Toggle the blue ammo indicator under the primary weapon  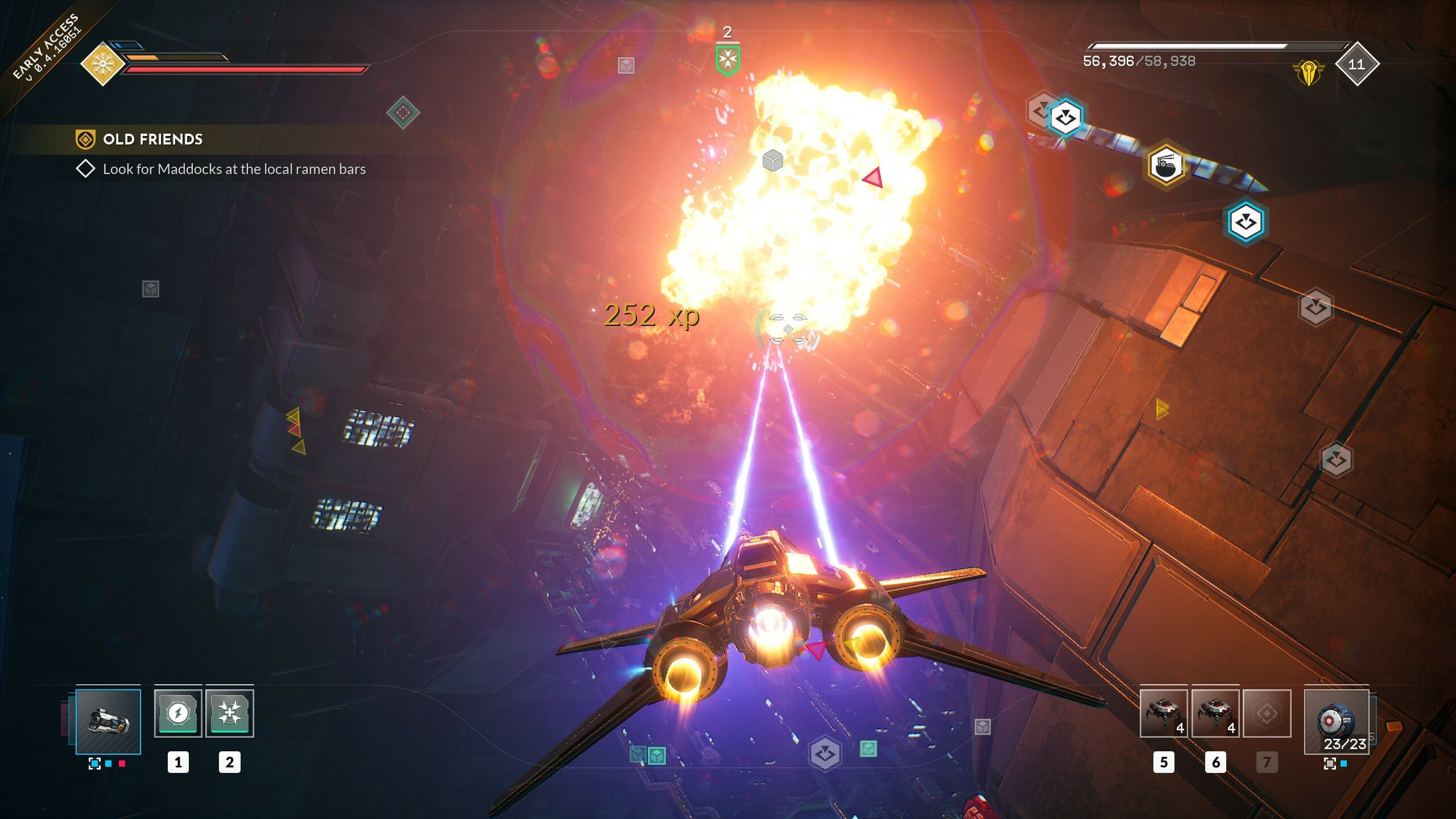point(94,763)
